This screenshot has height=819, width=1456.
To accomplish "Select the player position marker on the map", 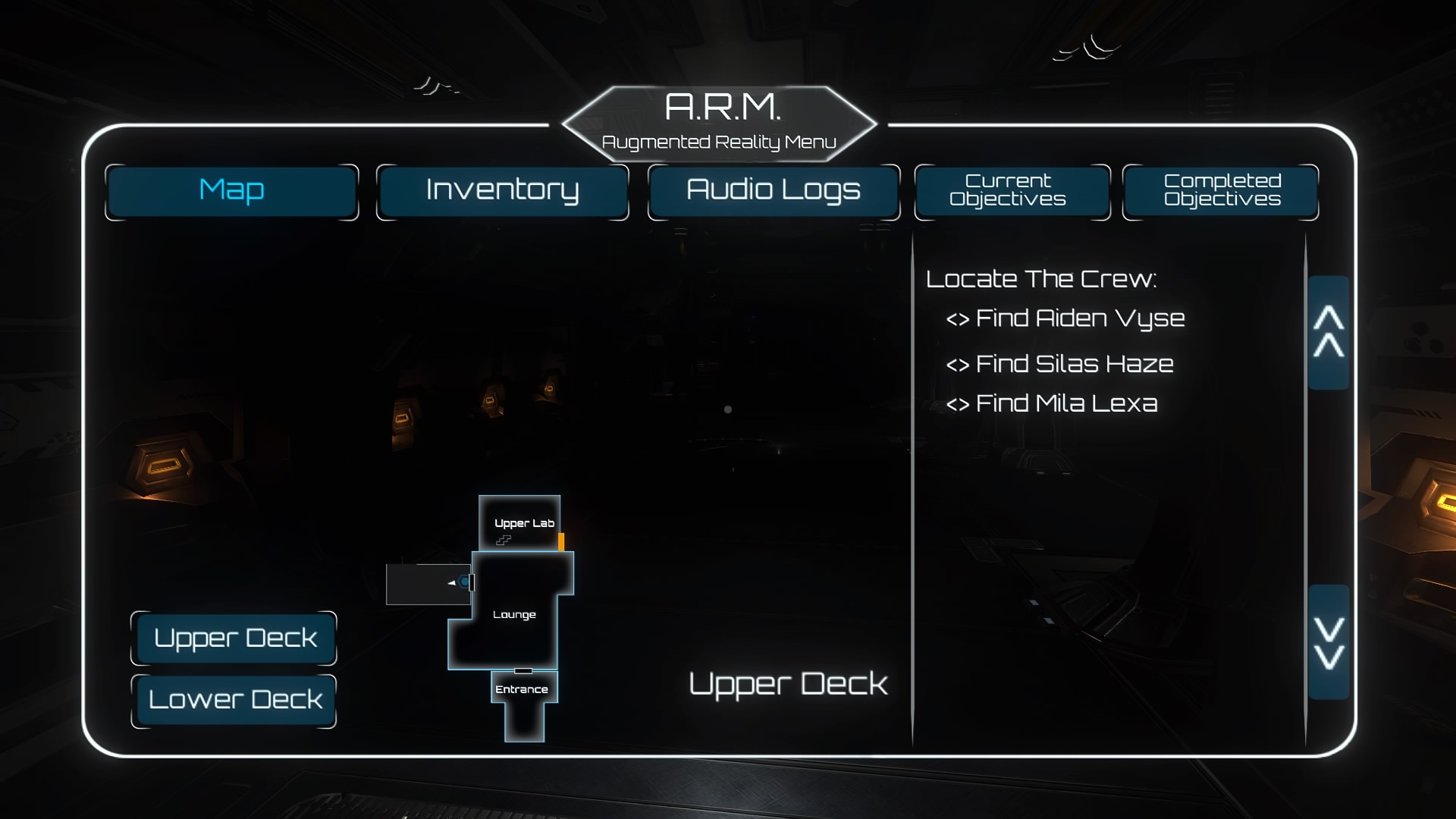I will coord(463,582).
